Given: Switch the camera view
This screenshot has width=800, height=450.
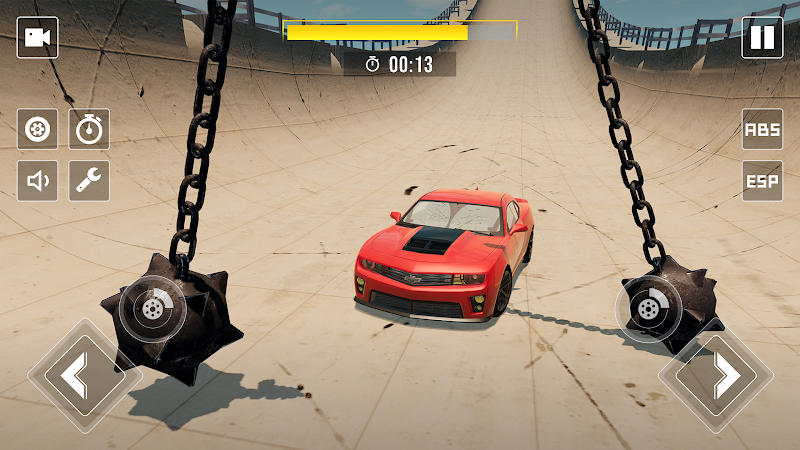Looking at the screenshot, I should [x=38, y=38].
